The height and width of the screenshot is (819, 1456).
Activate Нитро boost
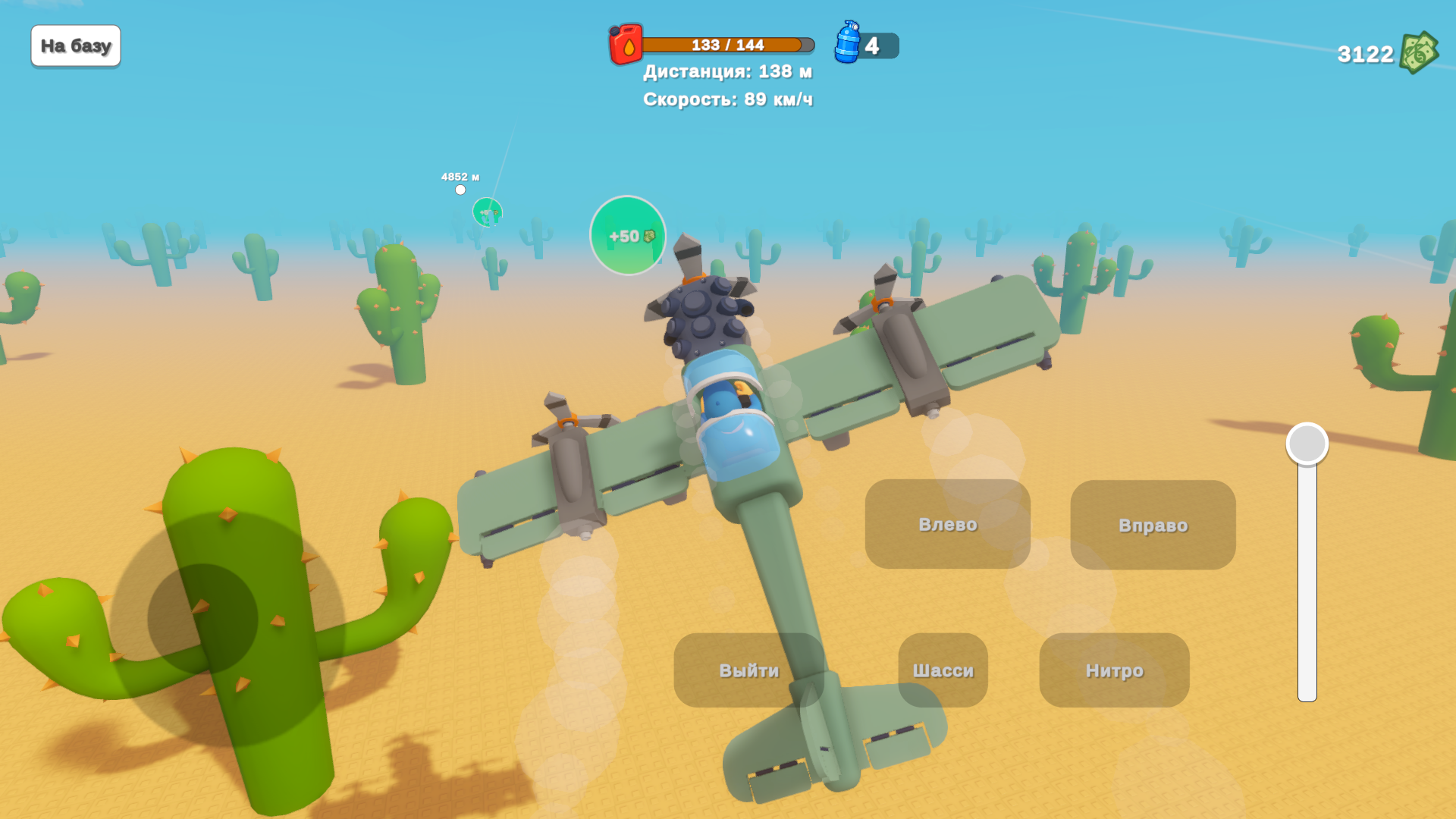[1115, 670]
